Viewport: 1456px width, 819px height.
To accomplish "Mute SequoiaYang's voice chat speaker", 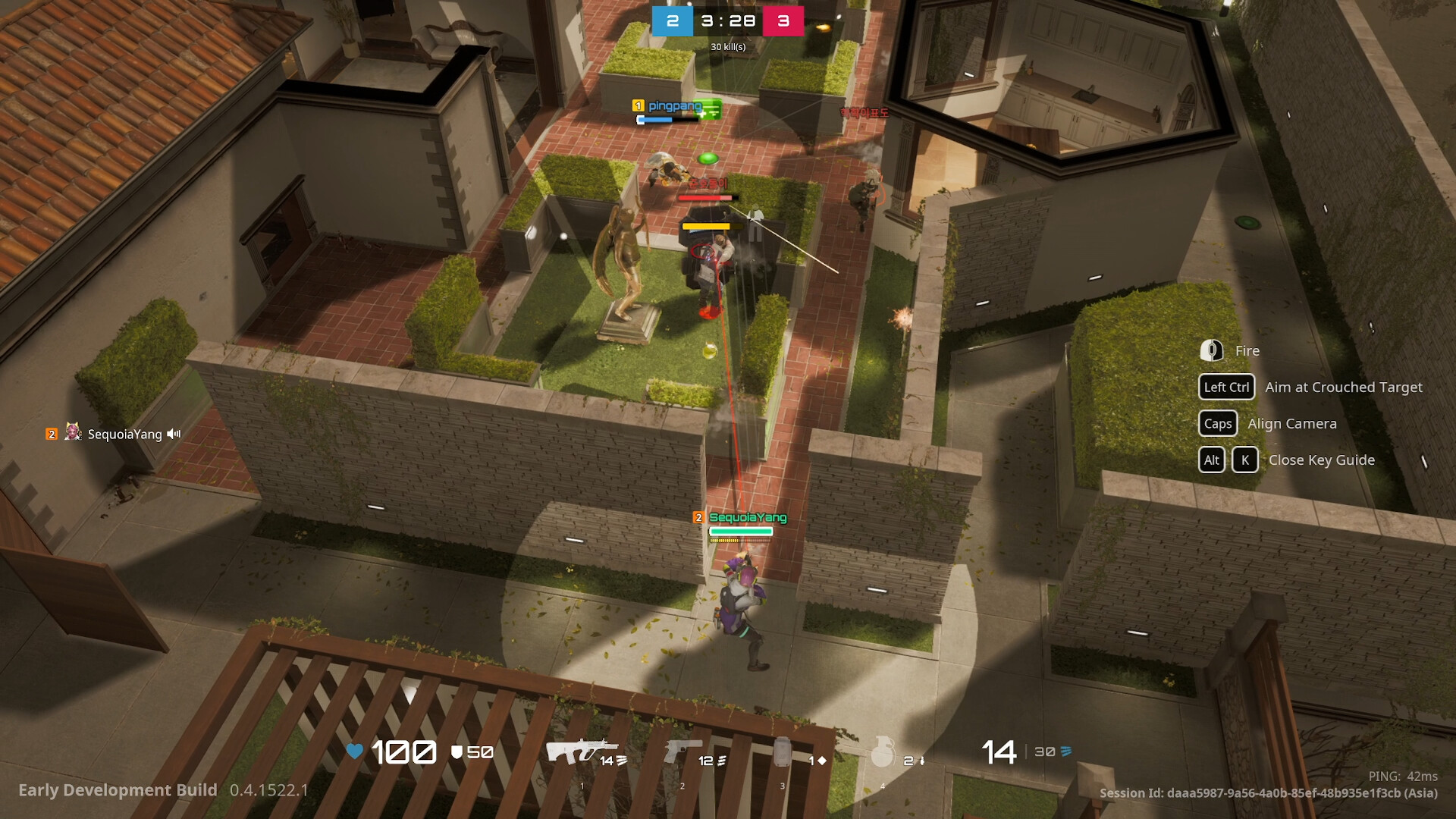I will tap(174, 434).
